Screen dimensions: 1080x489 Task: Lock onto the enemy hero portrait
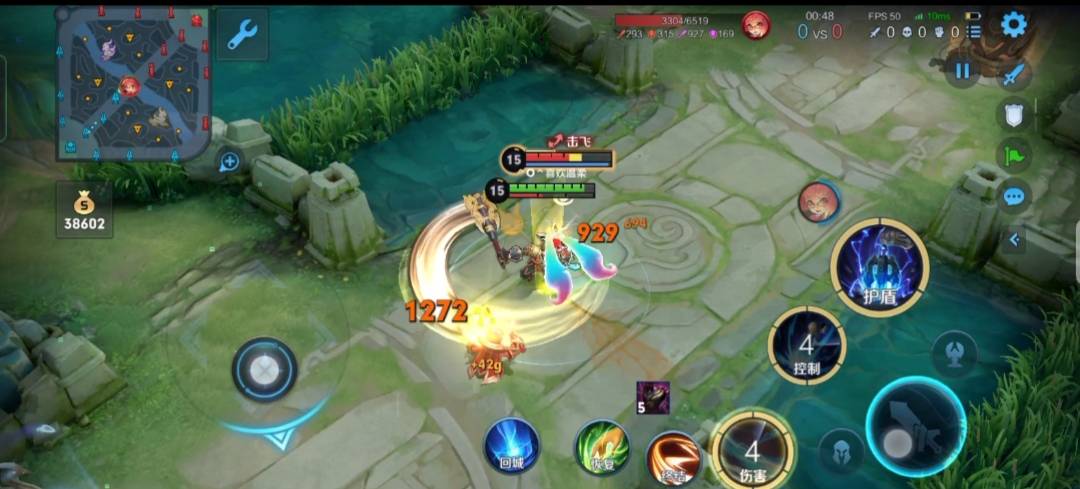818,202
